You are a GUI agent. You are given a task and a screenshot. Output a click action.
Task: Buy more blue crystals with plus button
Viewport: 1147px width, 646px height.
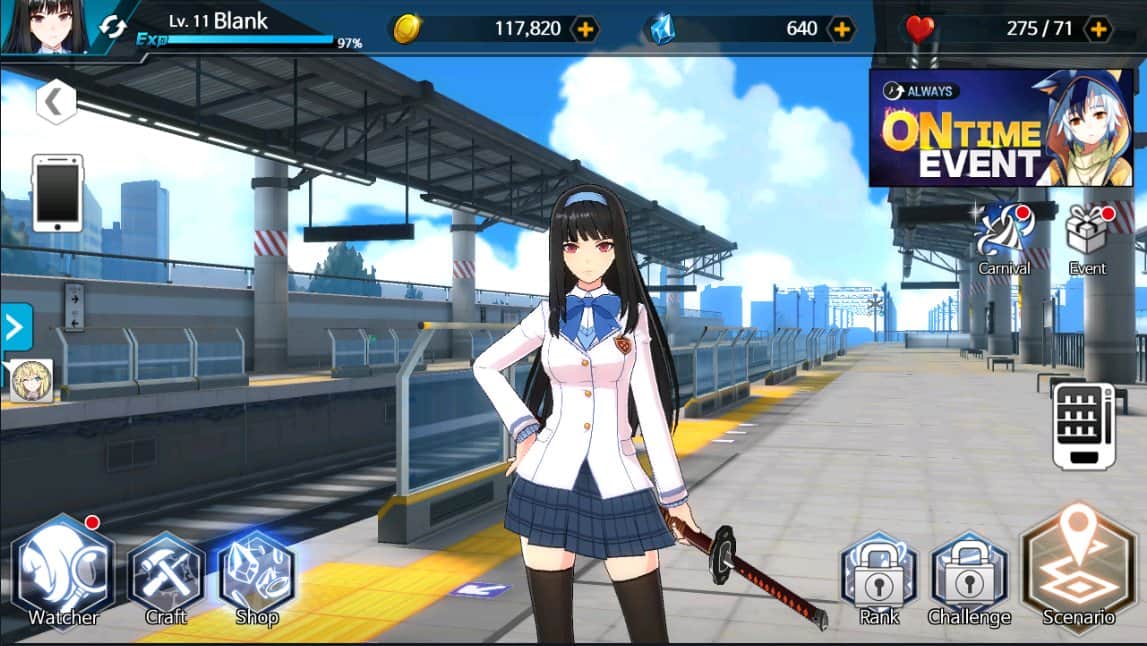842,29
